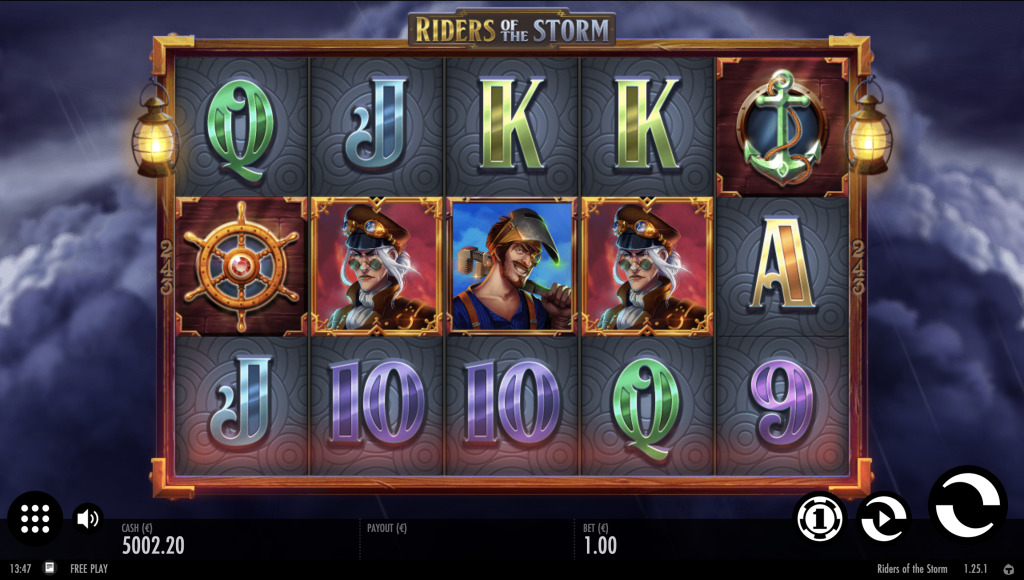Image resolution: width=1024 pixels, height=580 pixels.
Task: Toggle the sound speaker icon
Action: (x=88, y=518)
